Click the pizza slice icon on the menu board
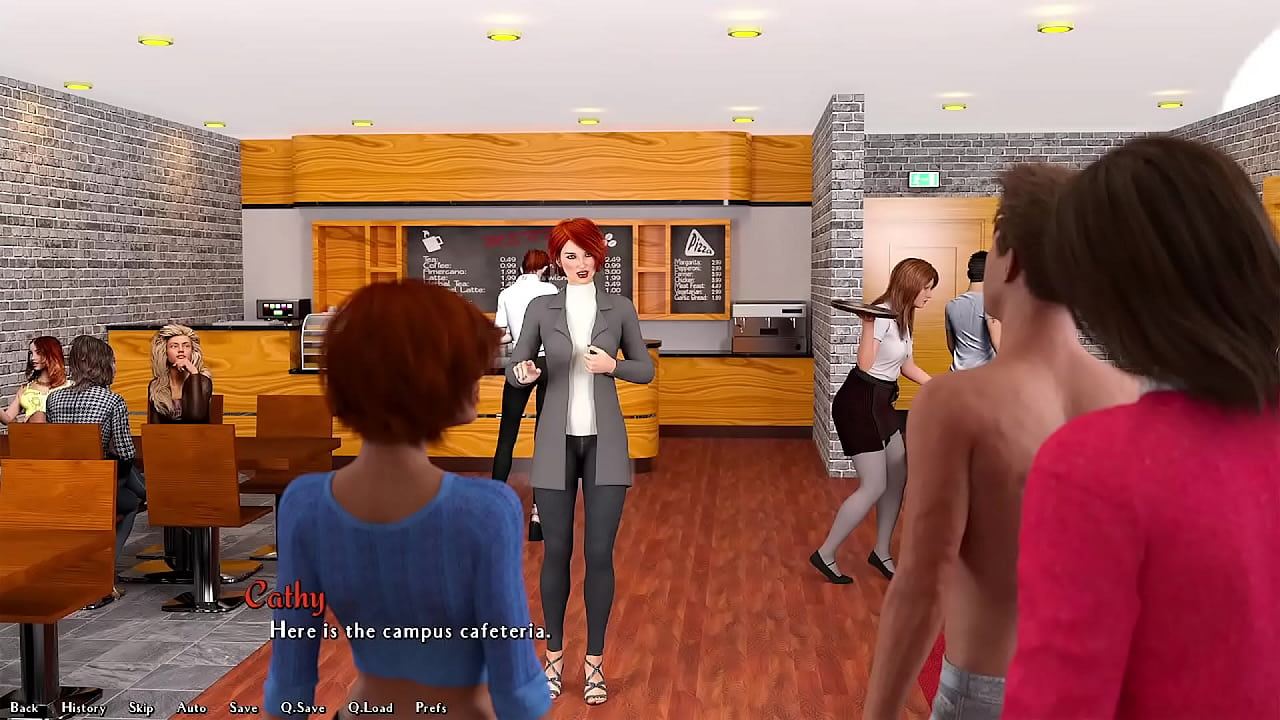Screen dimensions: 1280x720 click(701, 242)
